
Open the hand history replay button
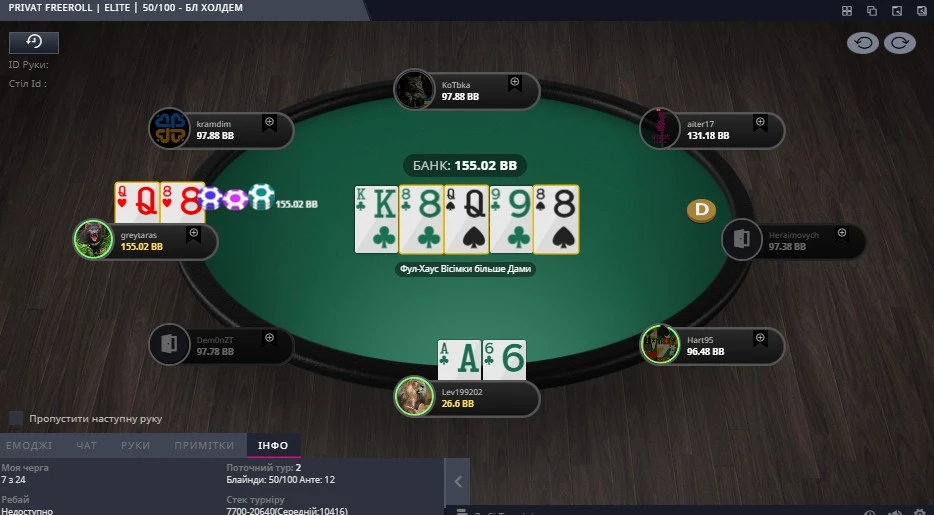(34, 42)
